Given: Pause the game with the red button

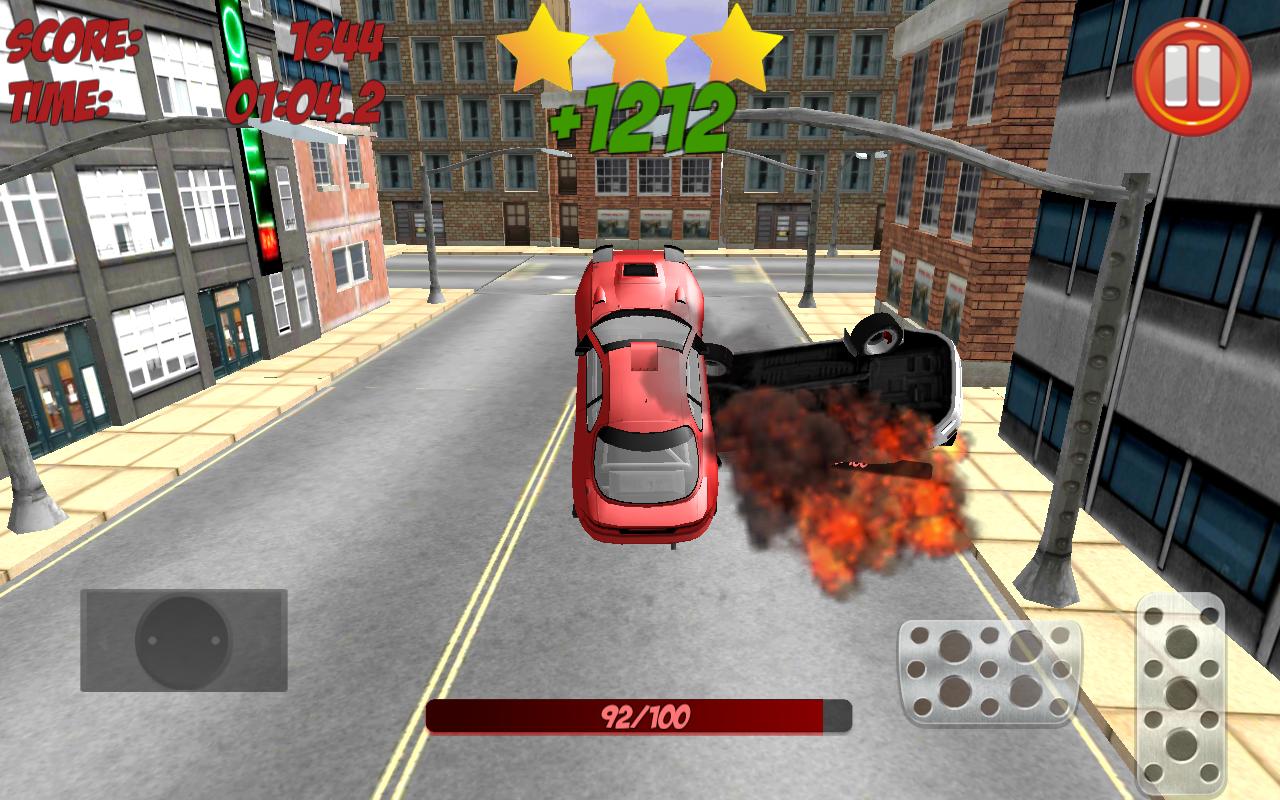Looking at the screenshot, I should 1192,76.
